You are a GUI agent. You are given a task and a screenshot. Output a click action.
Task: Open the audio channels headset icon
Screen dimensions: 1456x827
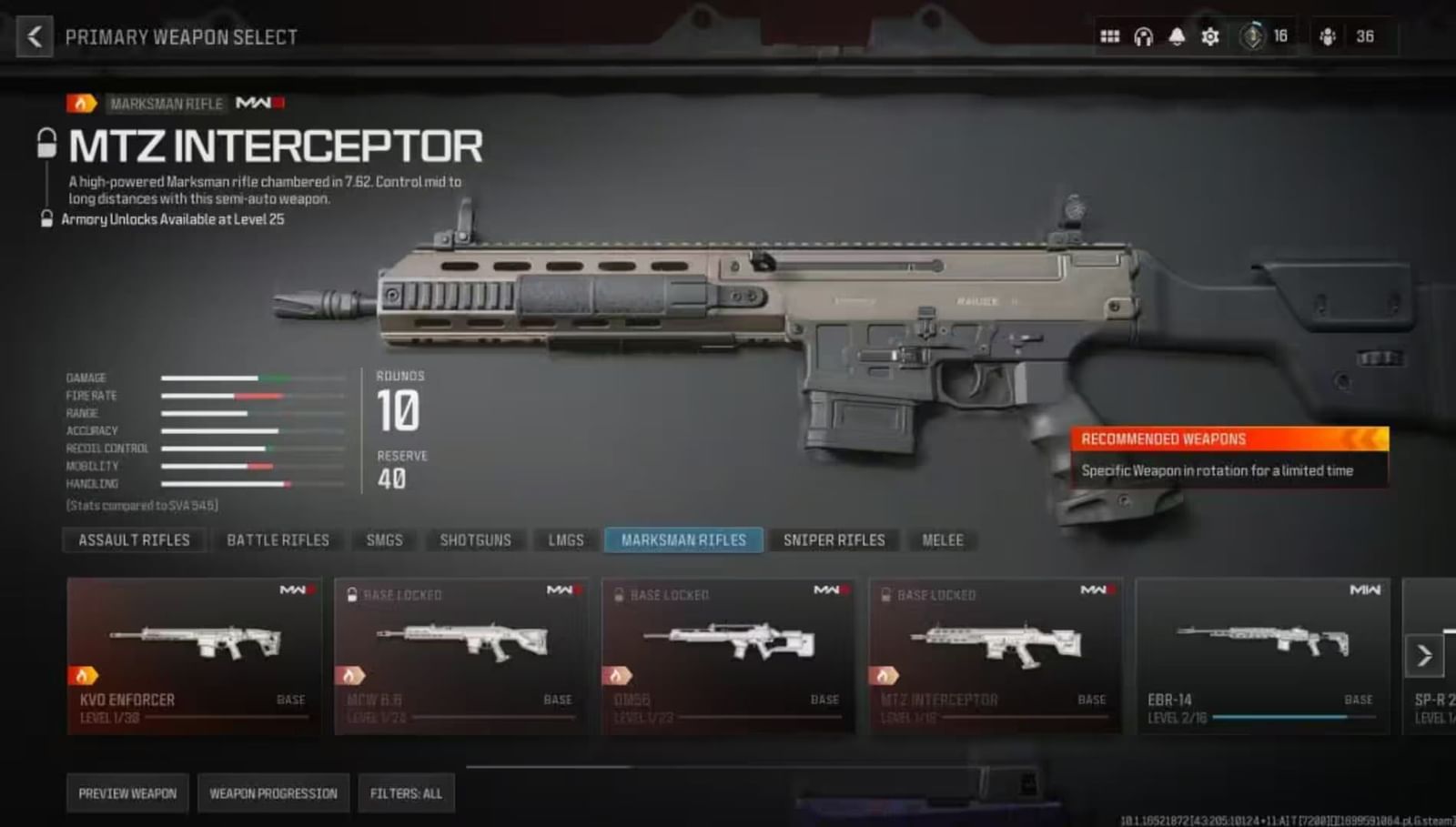pyautogui.click(x=1145, y=36)
